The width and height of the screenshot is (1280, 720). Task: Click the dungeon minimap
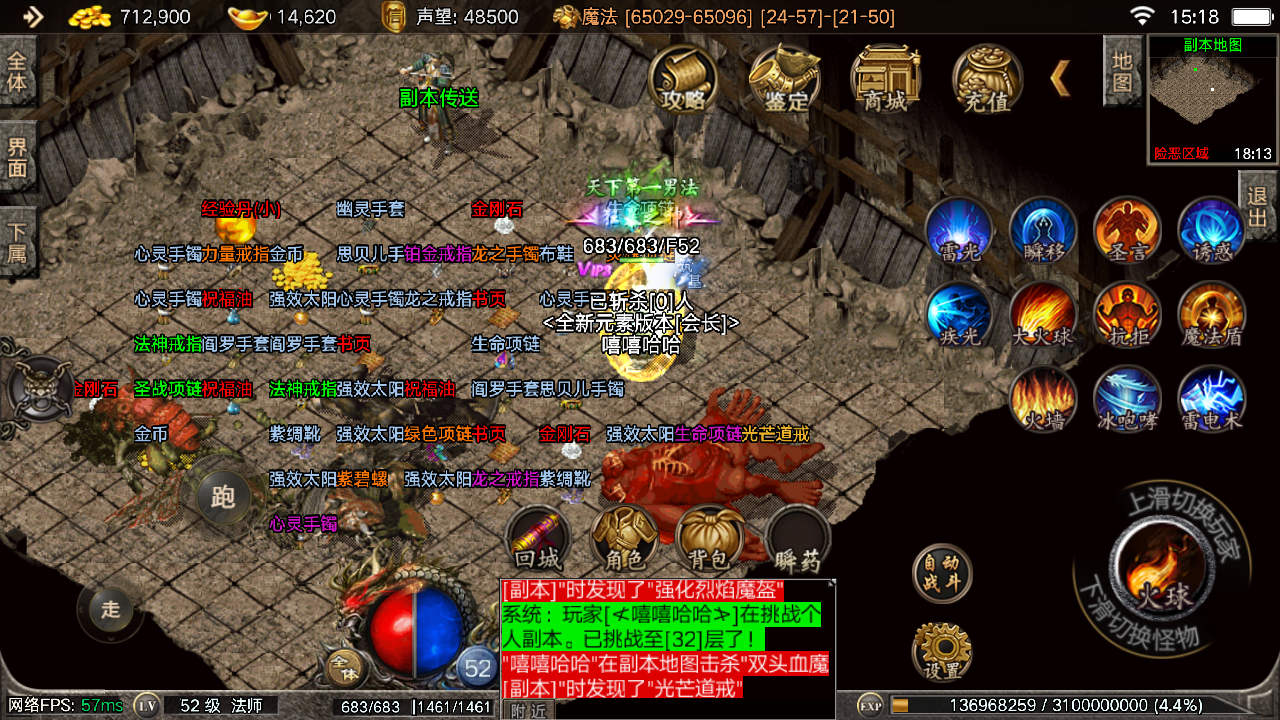[1212, 98]
